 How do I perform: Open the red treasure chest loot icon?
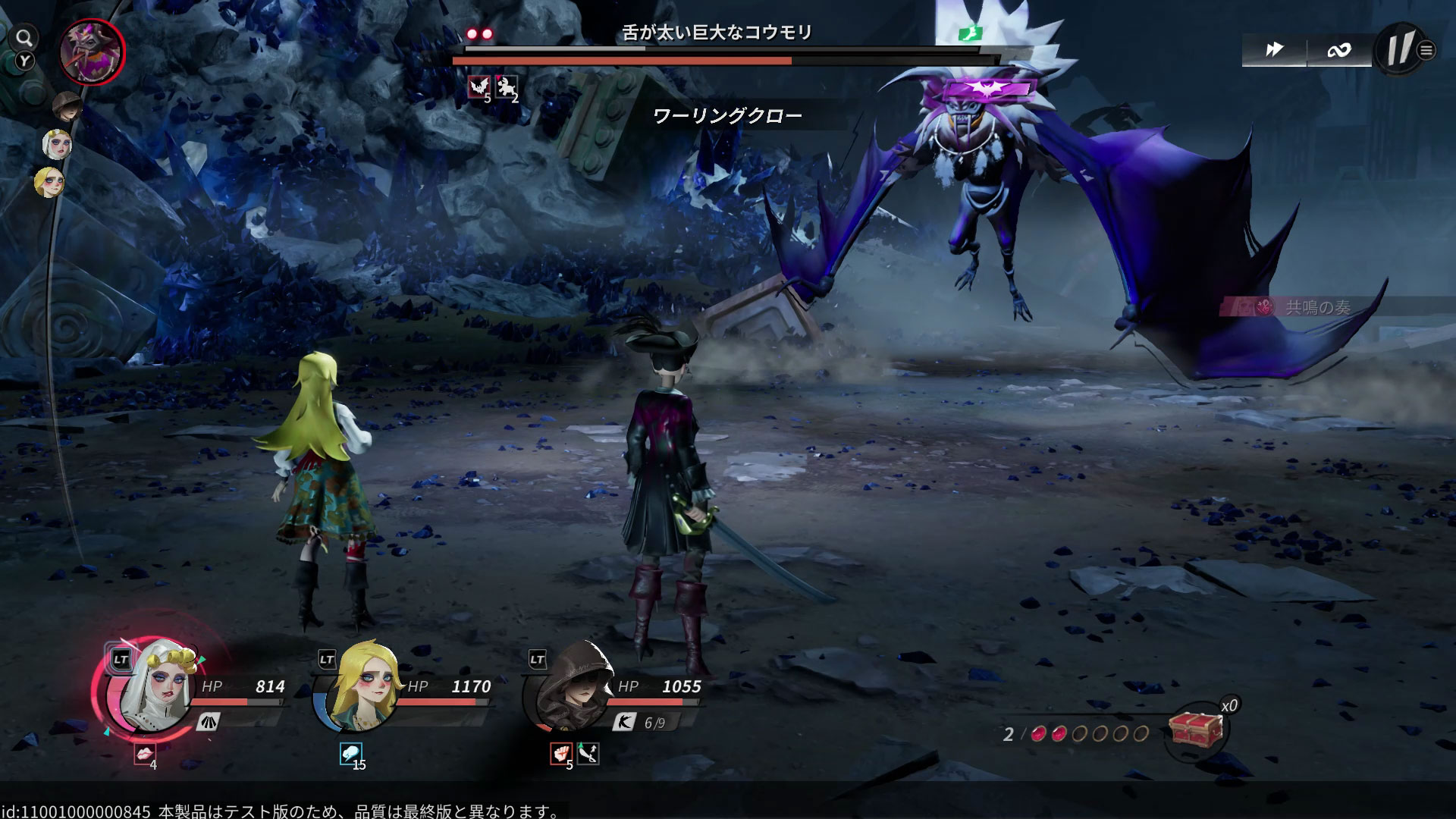tap(1196, 729)
